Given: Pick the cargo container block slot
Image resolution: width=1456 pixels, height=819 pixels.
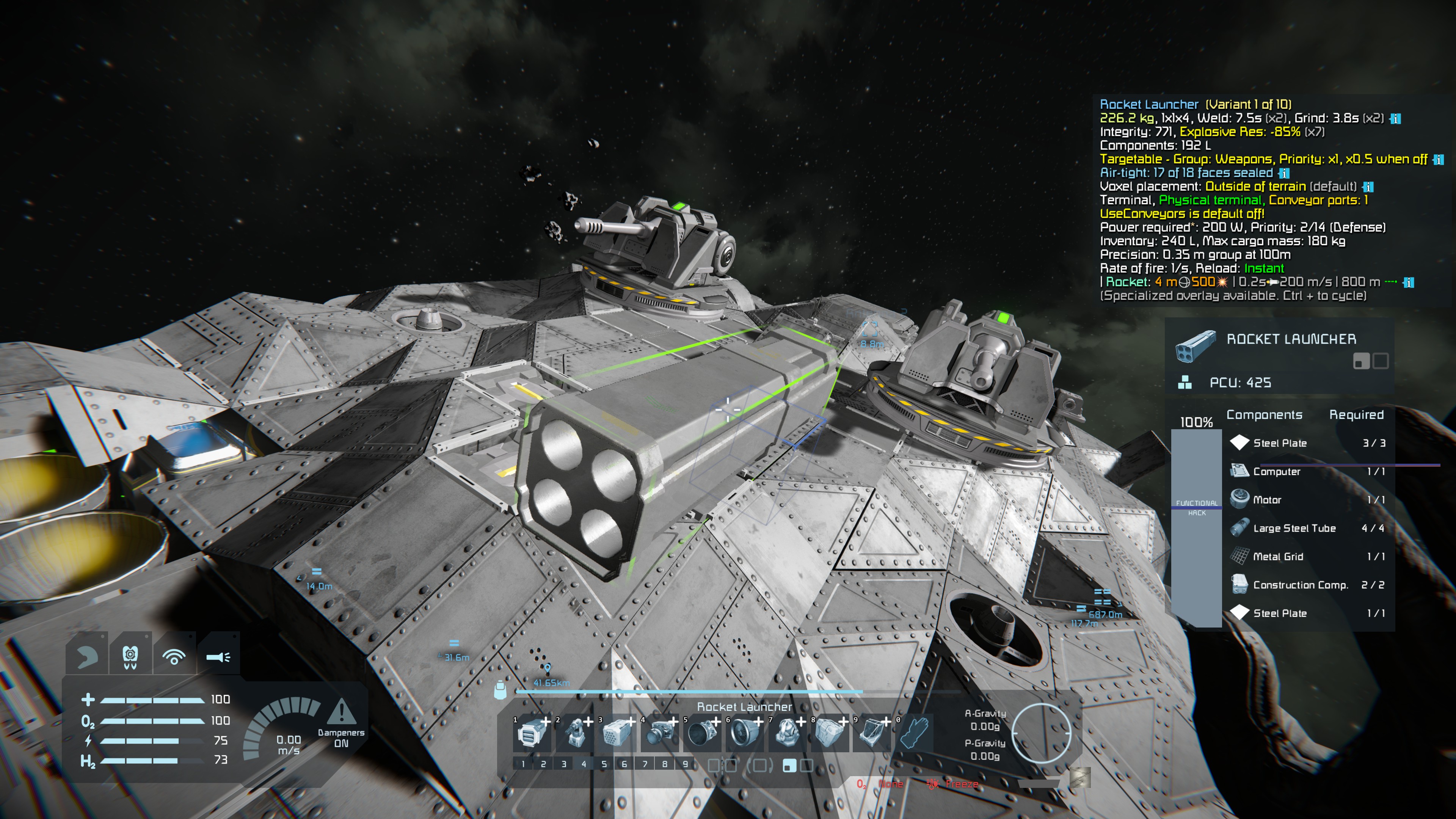Looking at the screenshot, I should click(830, 734).
